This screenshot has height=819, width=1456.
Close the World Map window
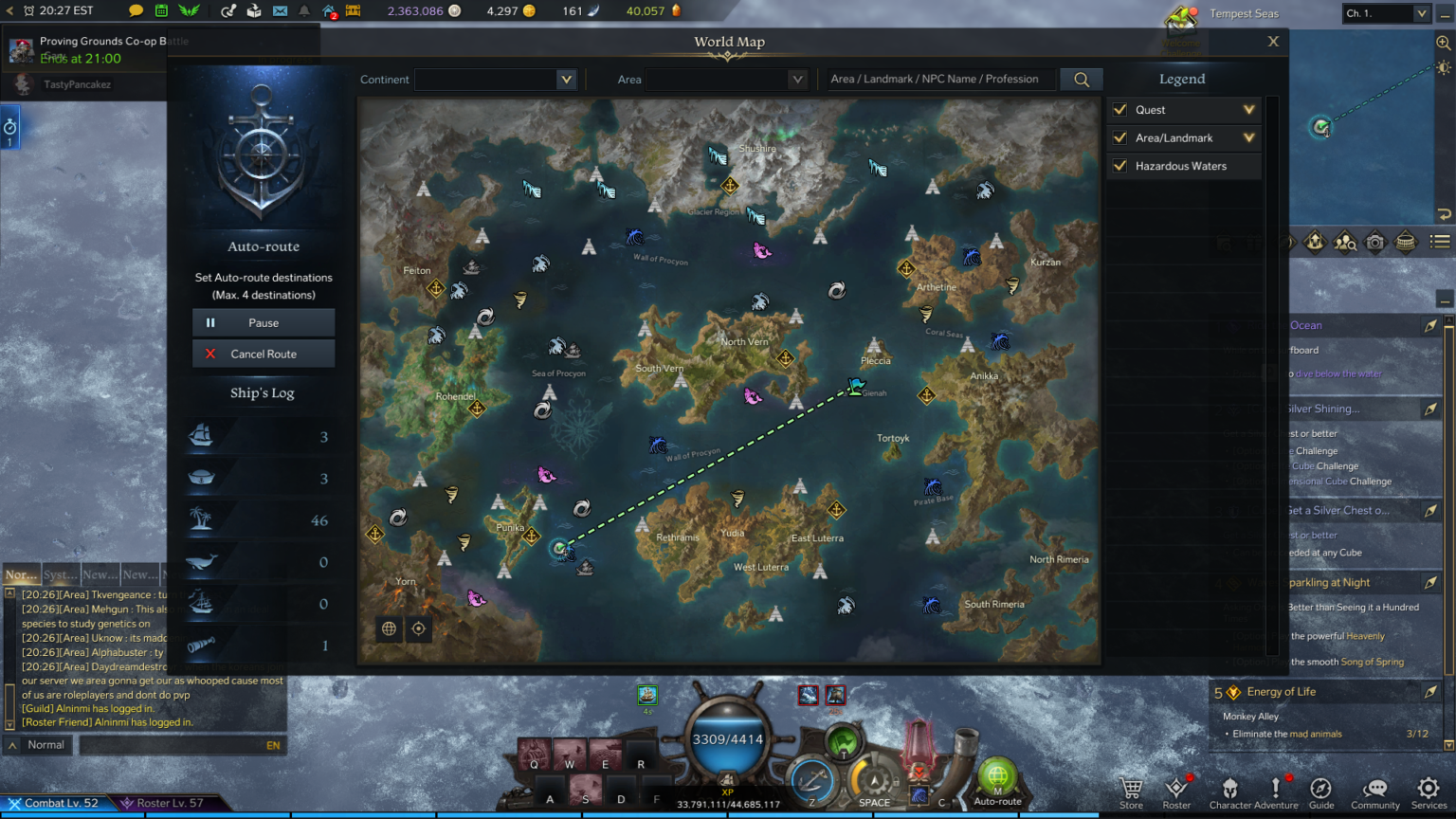click(x=1273, y=42)
